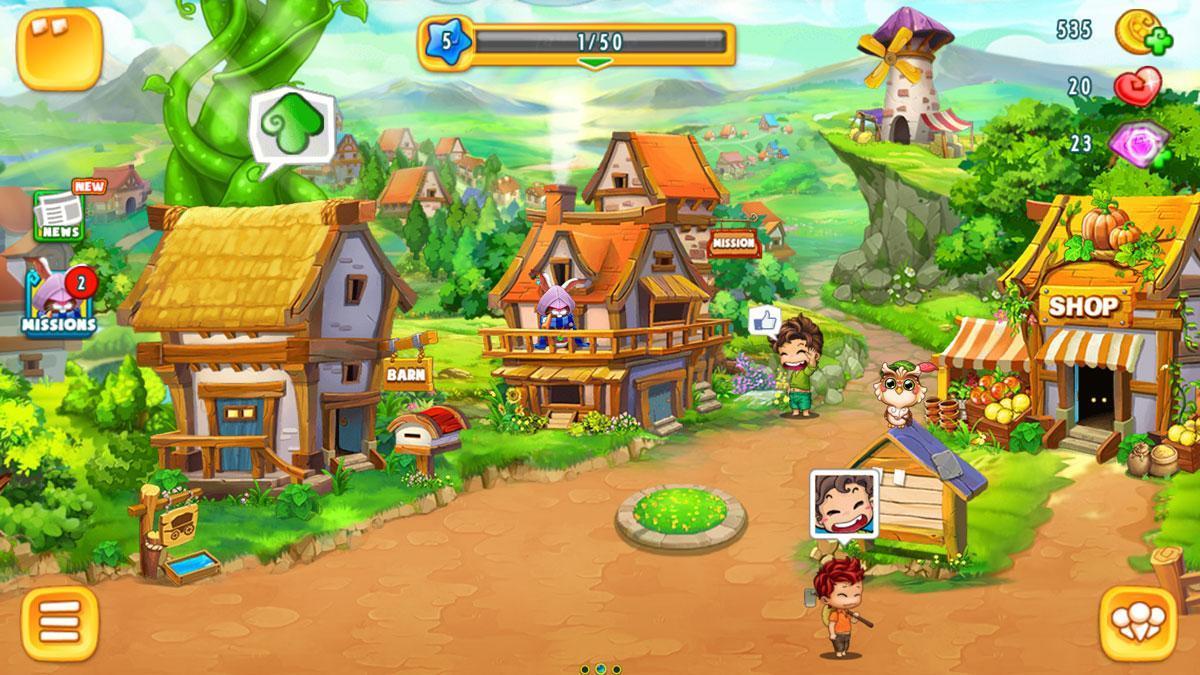This screenshot has height=675, width=1200.
Task: Select the laughing face portrait bubble
Action: pos(843,503)
